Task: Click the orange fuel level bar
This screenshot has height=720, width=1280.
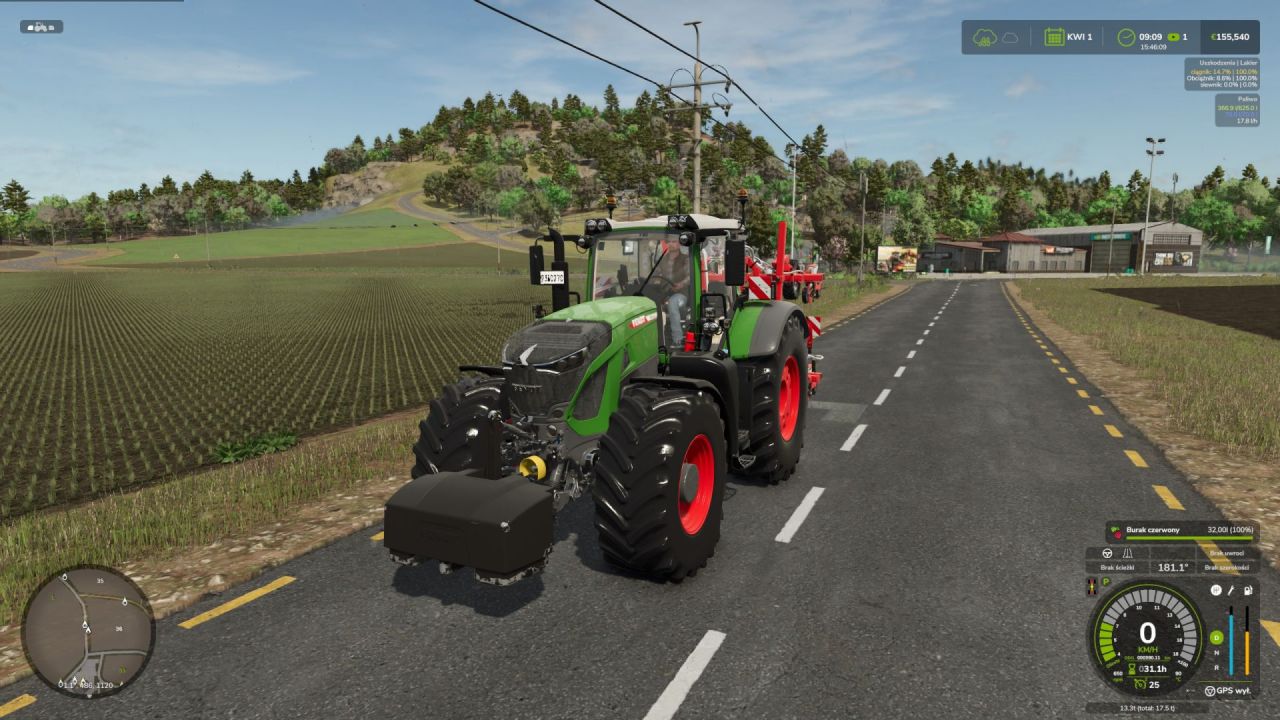Action: [x=1247, y=650]
